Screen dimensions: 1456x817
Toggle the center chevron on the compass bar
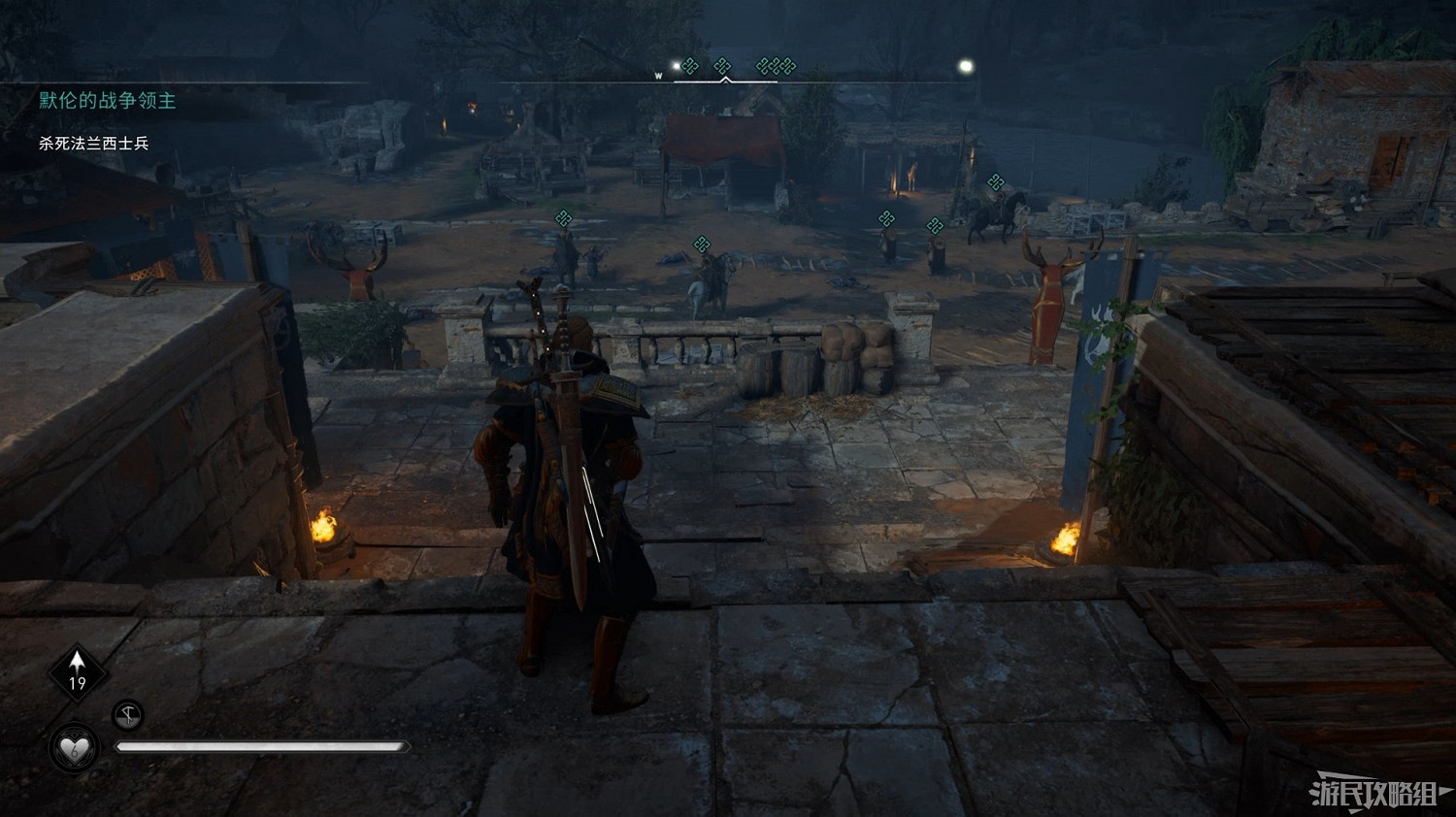pyautogui.click(x=726, y=80)
